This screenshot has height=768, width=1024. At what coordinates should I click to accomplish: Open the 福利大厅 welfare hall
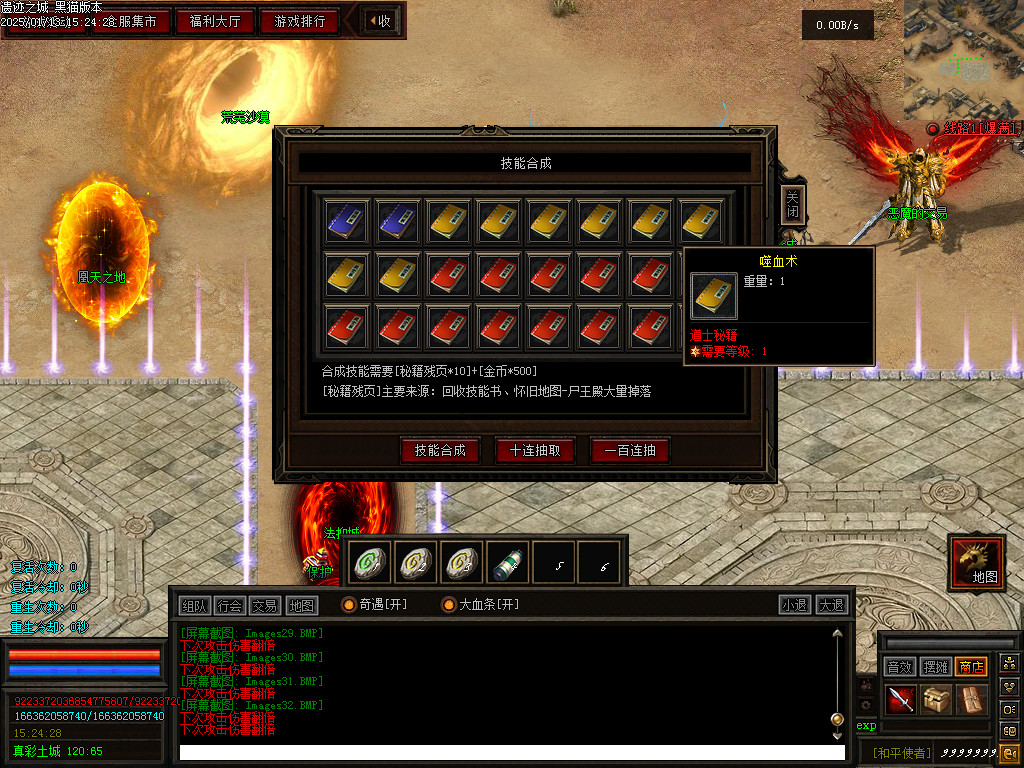tap(216, 21)
